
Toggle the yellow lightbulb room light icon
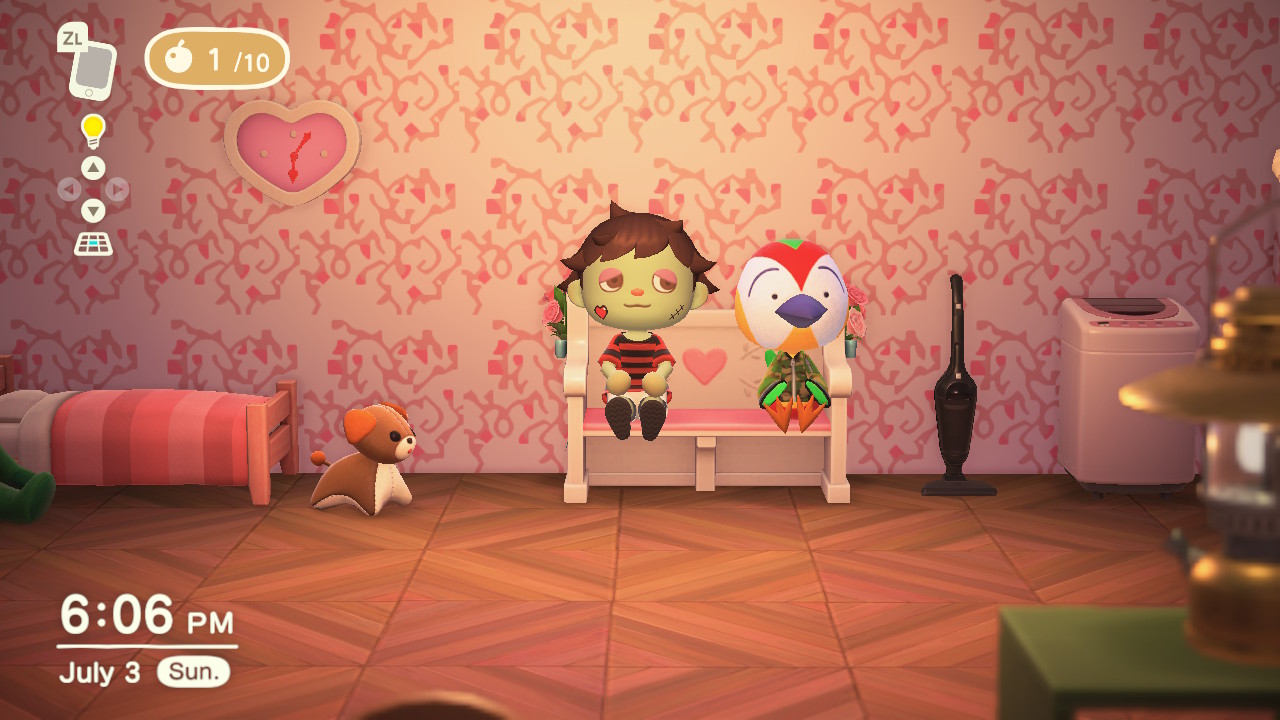click(93, 130)
